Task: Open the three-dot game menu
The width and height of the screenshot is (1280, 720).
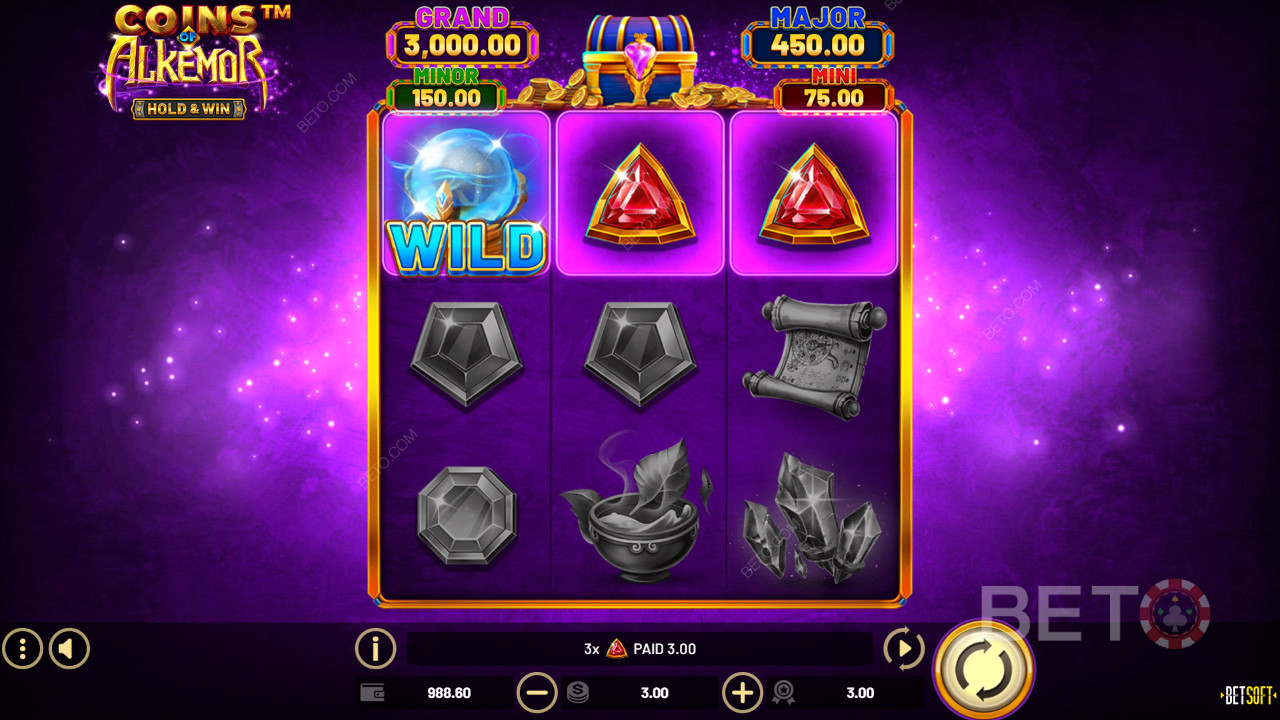Action: [22, 649]
